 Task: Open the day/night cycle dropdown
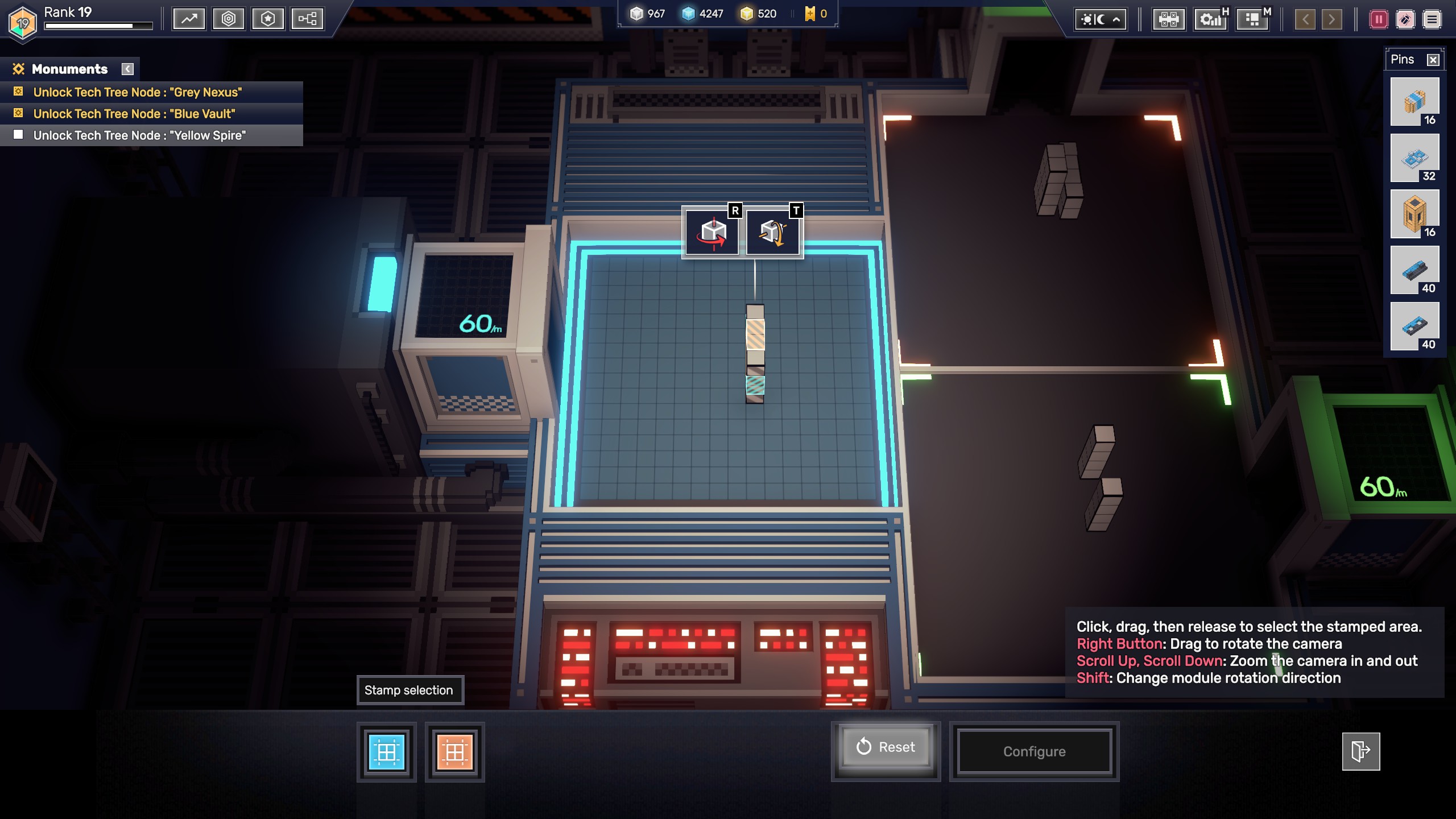coord(1101,20)
